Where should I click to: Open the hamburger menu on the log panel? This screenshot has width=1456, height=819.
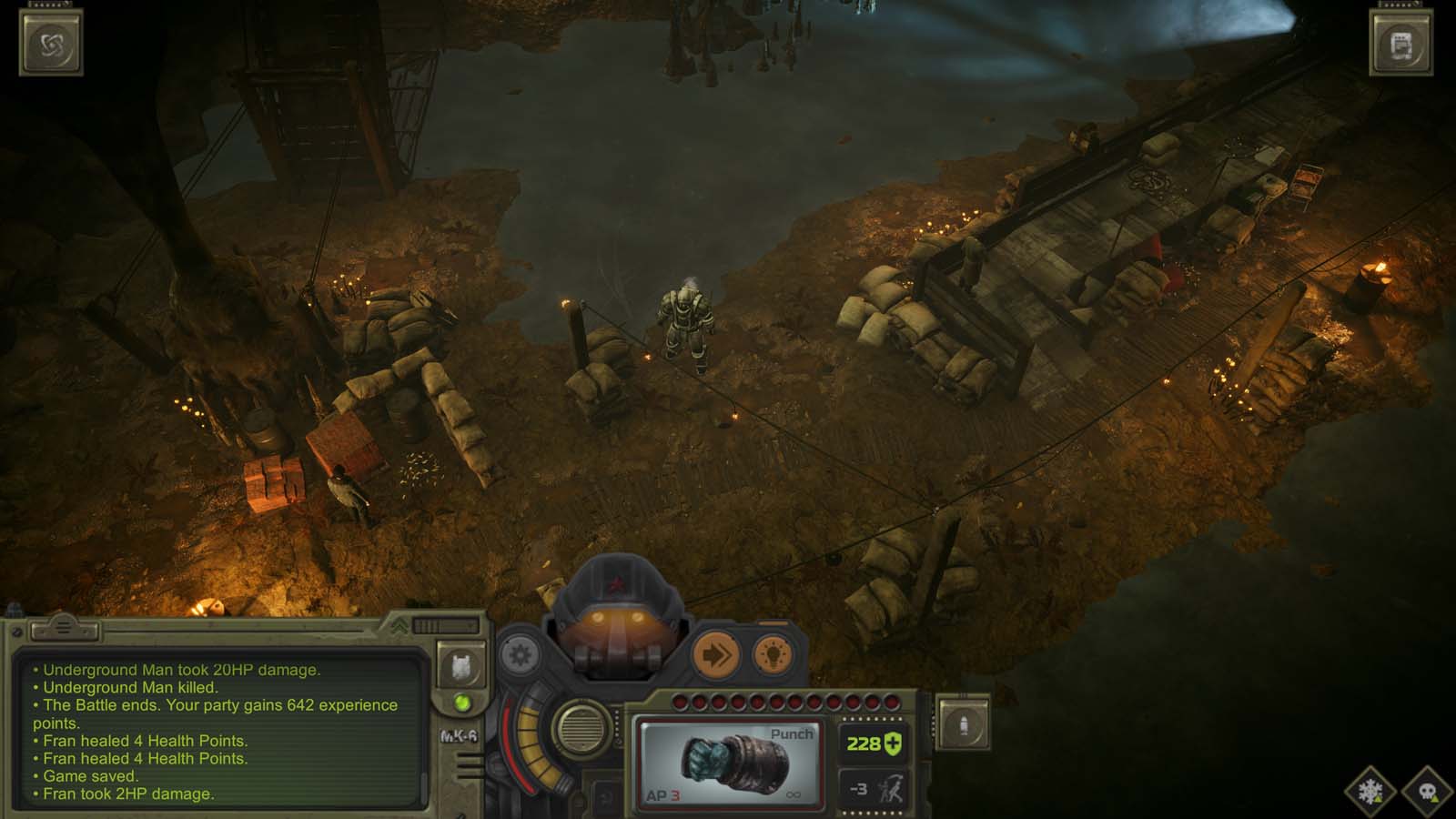pos(63,628)
